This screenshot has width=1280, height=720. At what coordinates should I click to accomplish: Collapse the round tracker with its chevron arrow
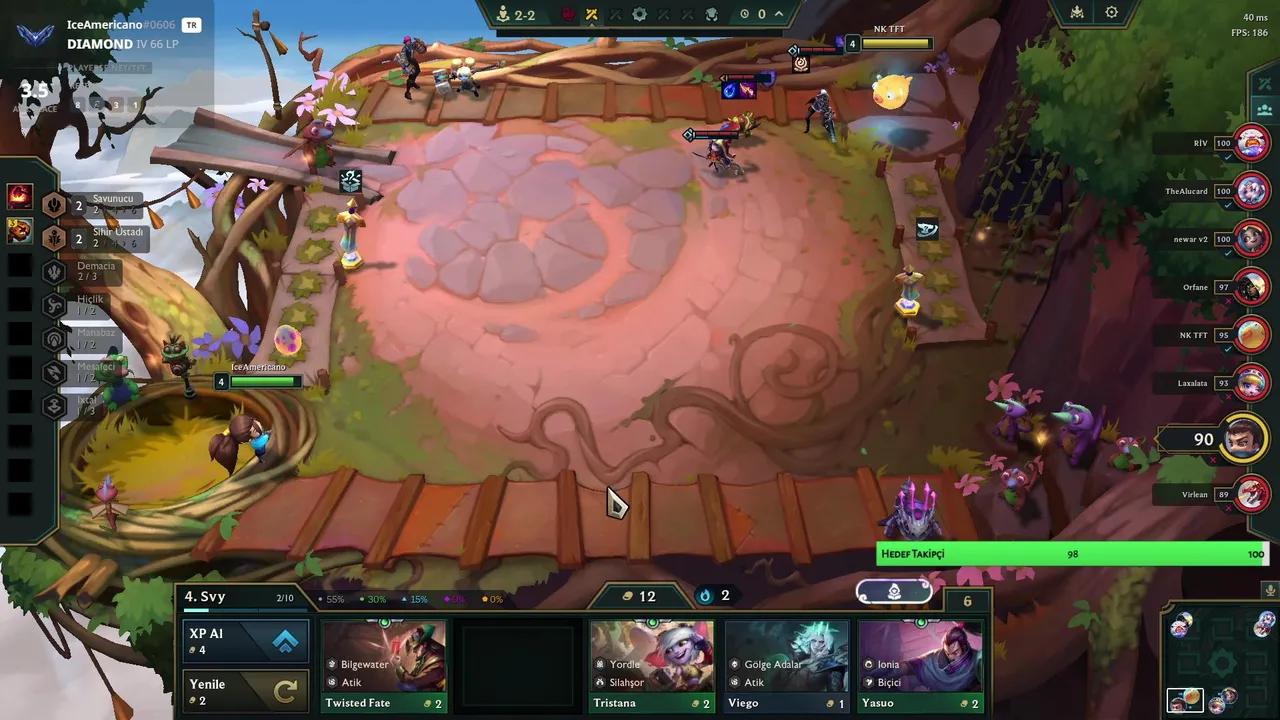tap(780, 14)
